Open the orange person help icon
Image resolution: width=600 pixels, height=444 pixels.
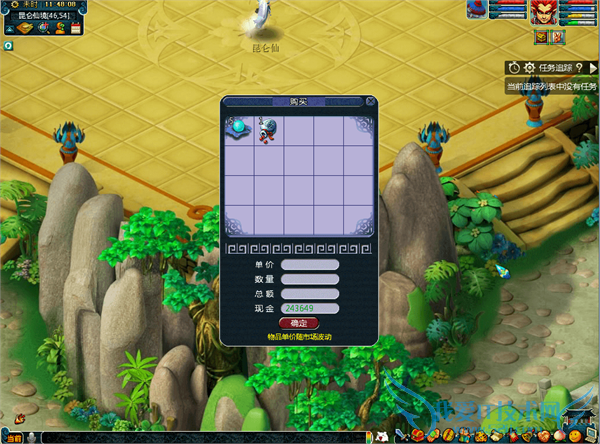[x=58, y=28]
